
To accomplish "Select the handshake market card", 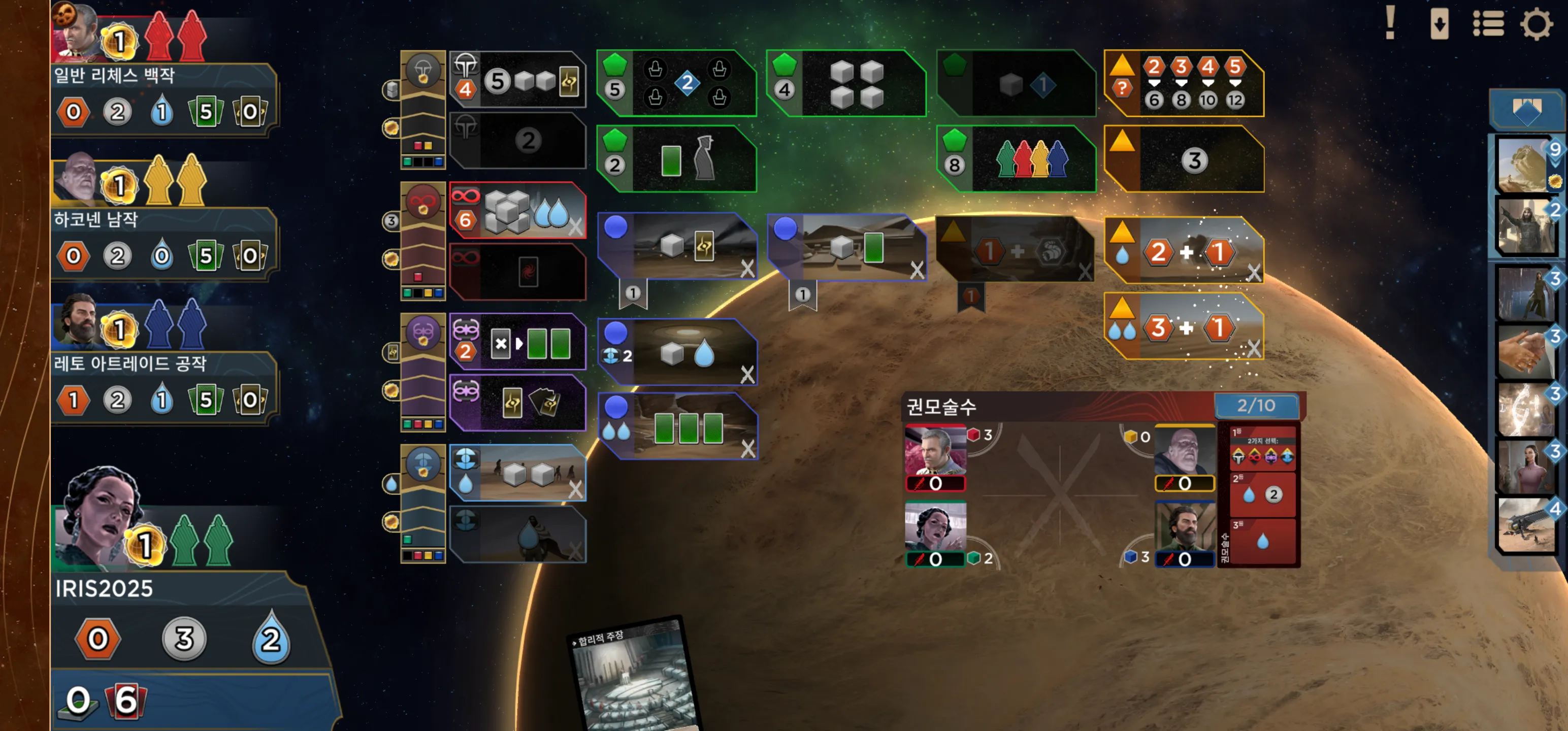I will (1525, 352).
